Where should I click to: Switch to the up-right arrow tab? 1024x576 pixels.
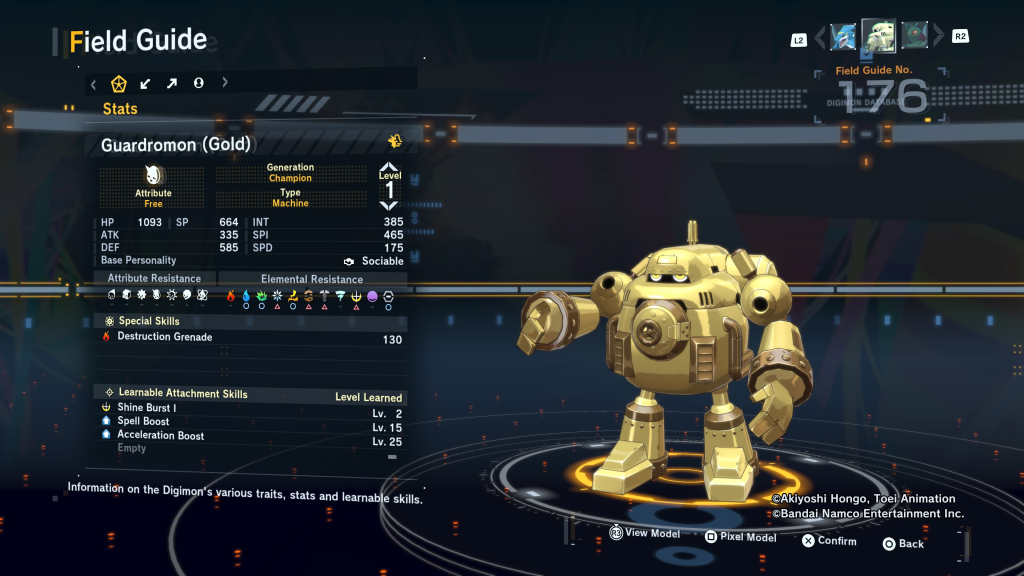tap(172, 83)
